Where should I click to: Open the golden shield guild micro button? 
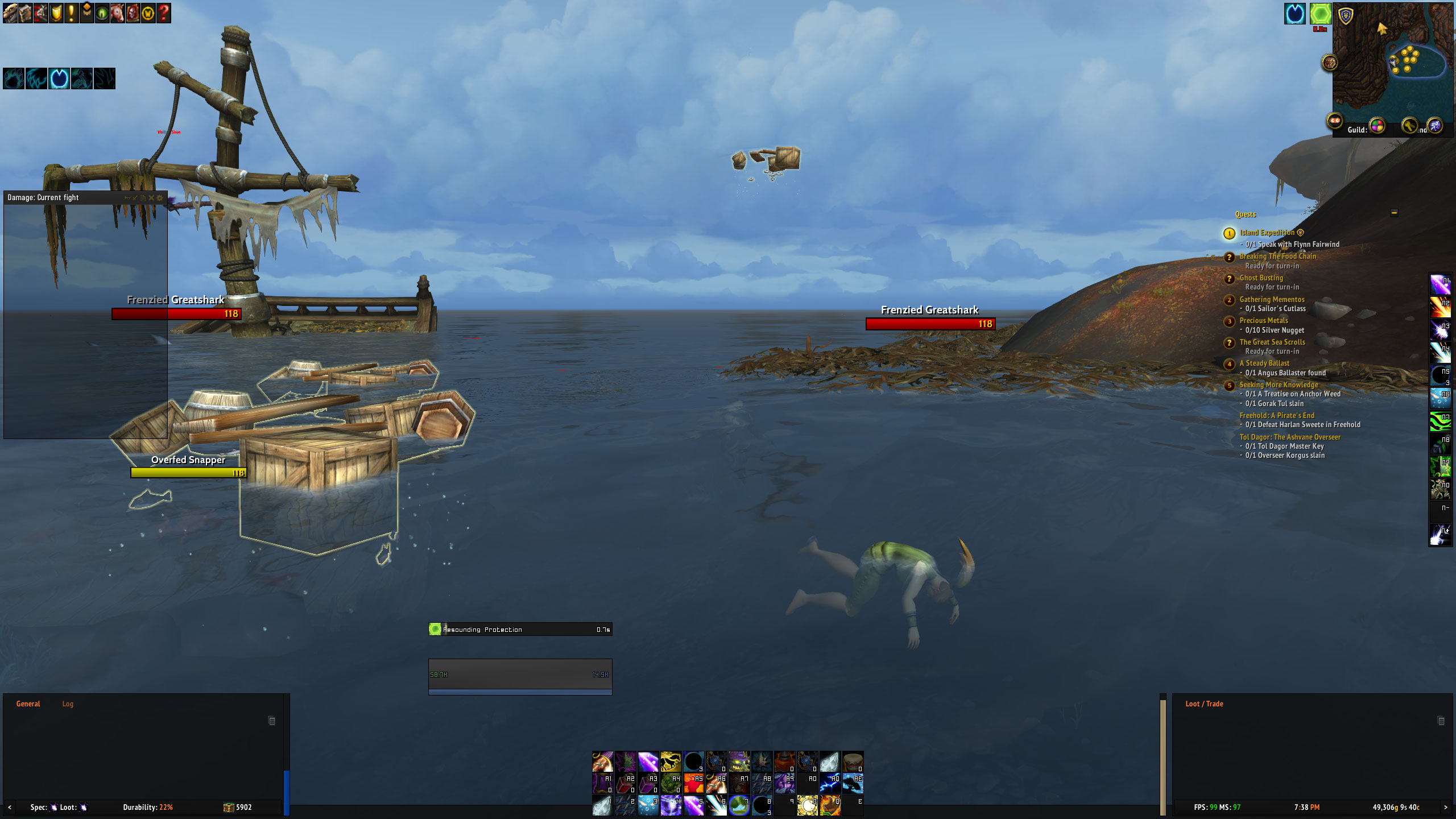56,13
